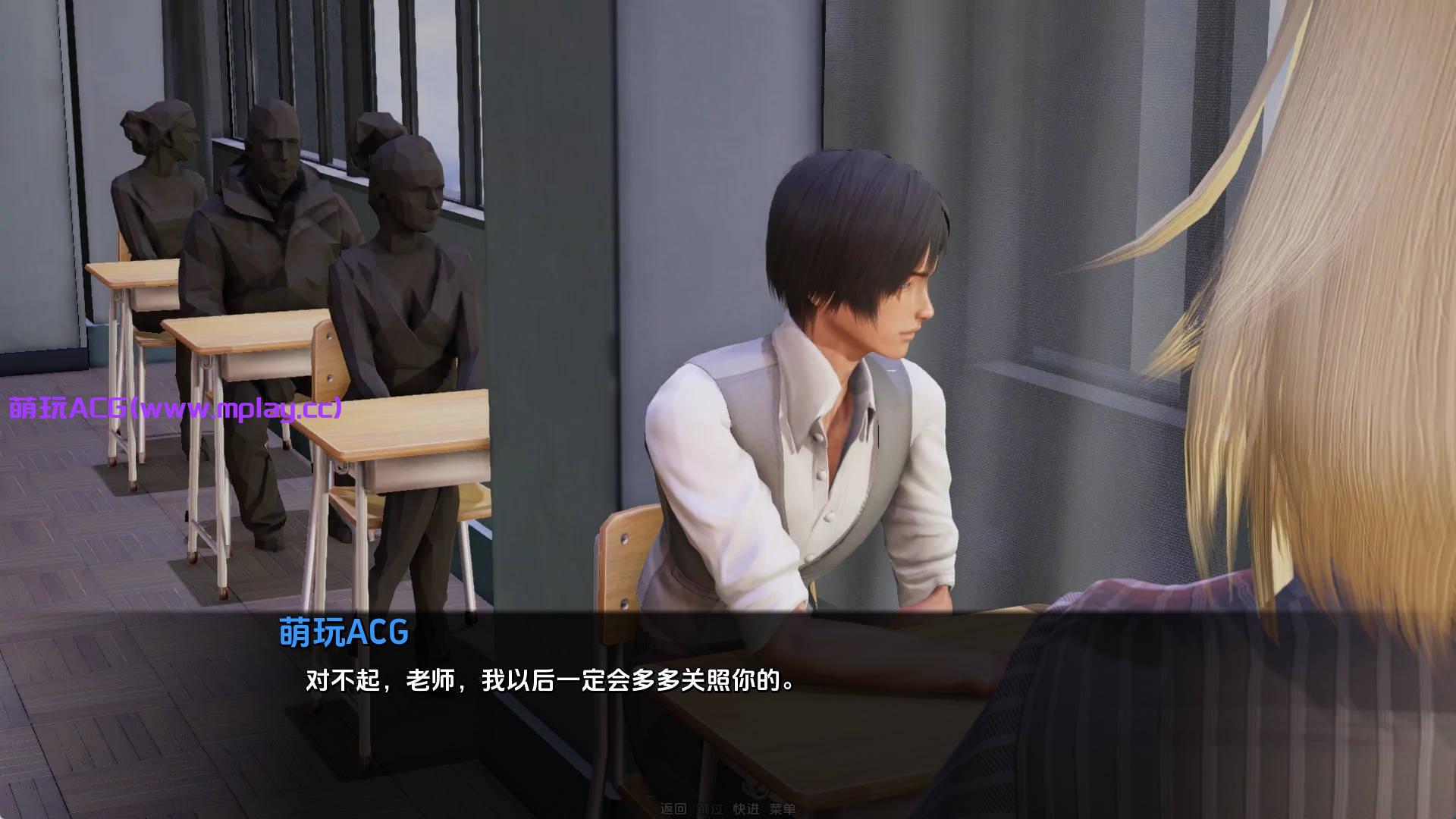Select the 返回 entry in the bottom bar
Screen dimensions: 1456x819
click(x=675, y=808)
